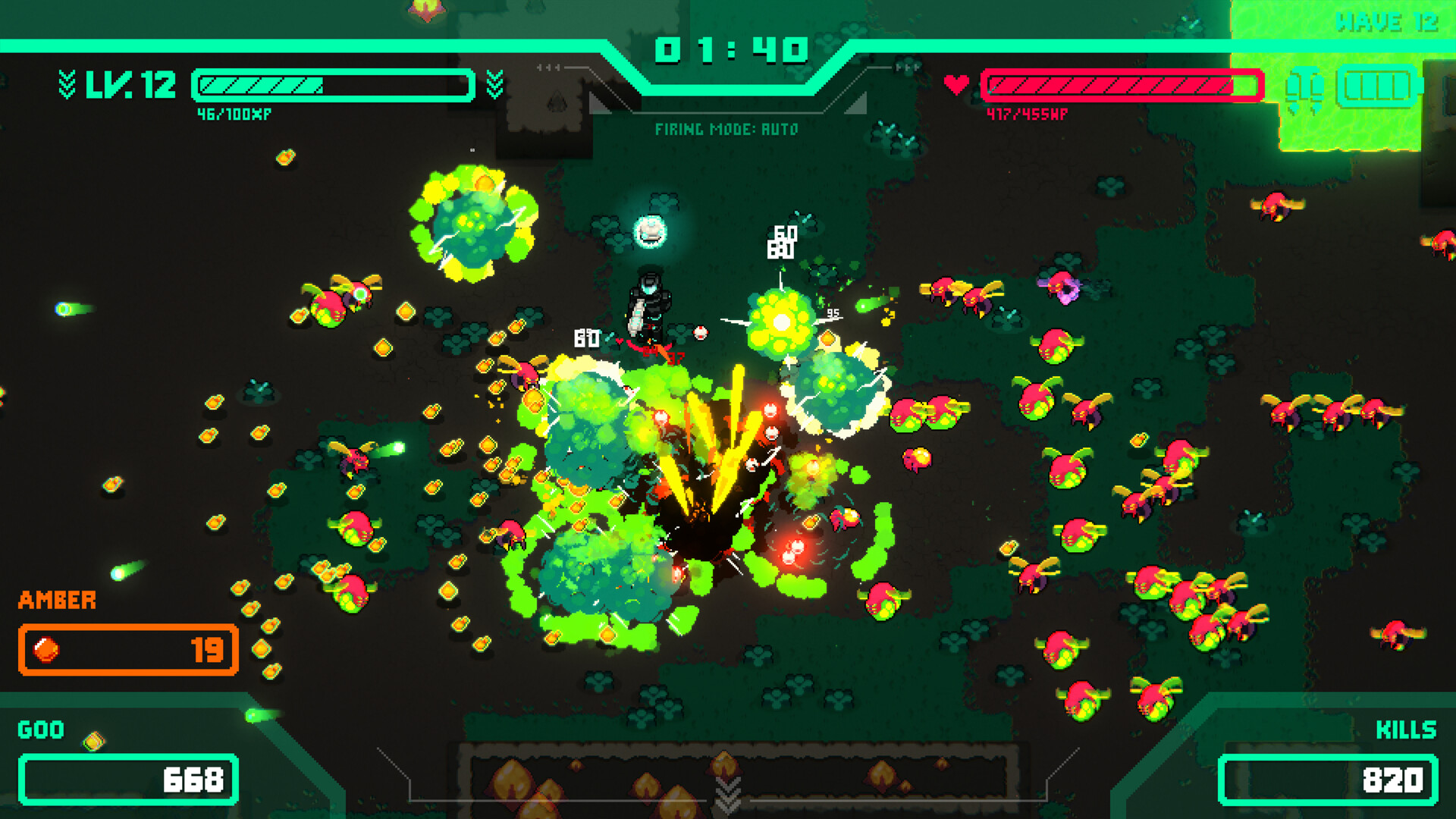Toggle FIRING MODE from AUTO
Screen dimensions: 1456x819
pyautogui.click(x=727, y=129)
